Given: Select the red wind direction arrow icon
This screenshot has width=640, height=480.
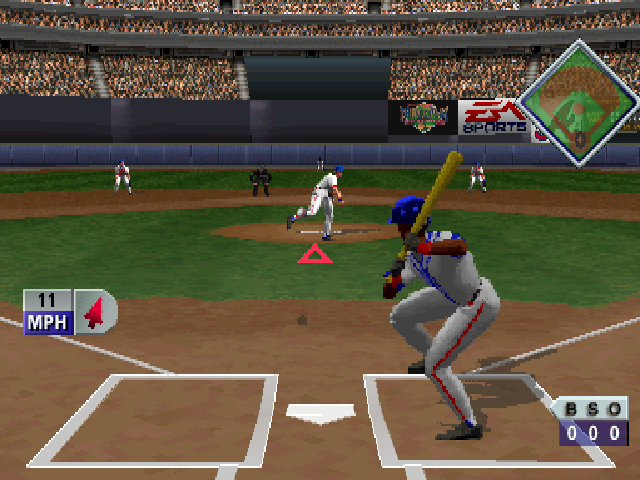Looking at the screenshot, I should (x=94, y=314).
